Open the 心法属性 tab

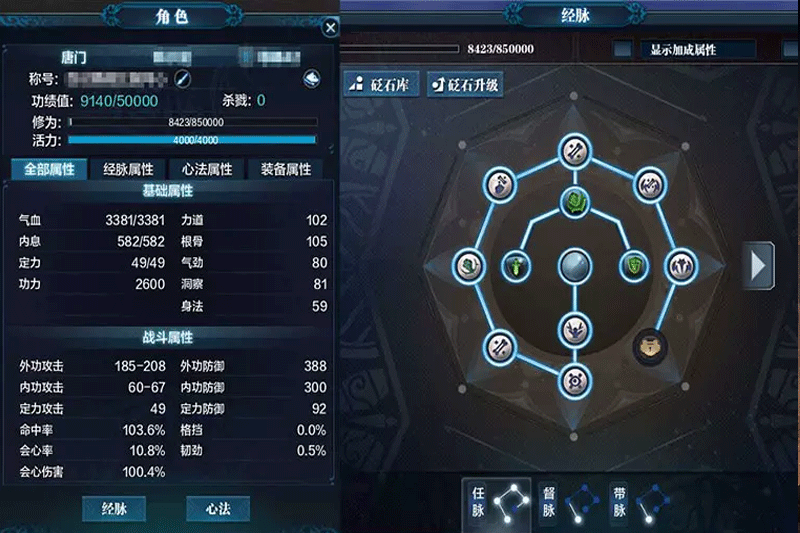point(207,169)
